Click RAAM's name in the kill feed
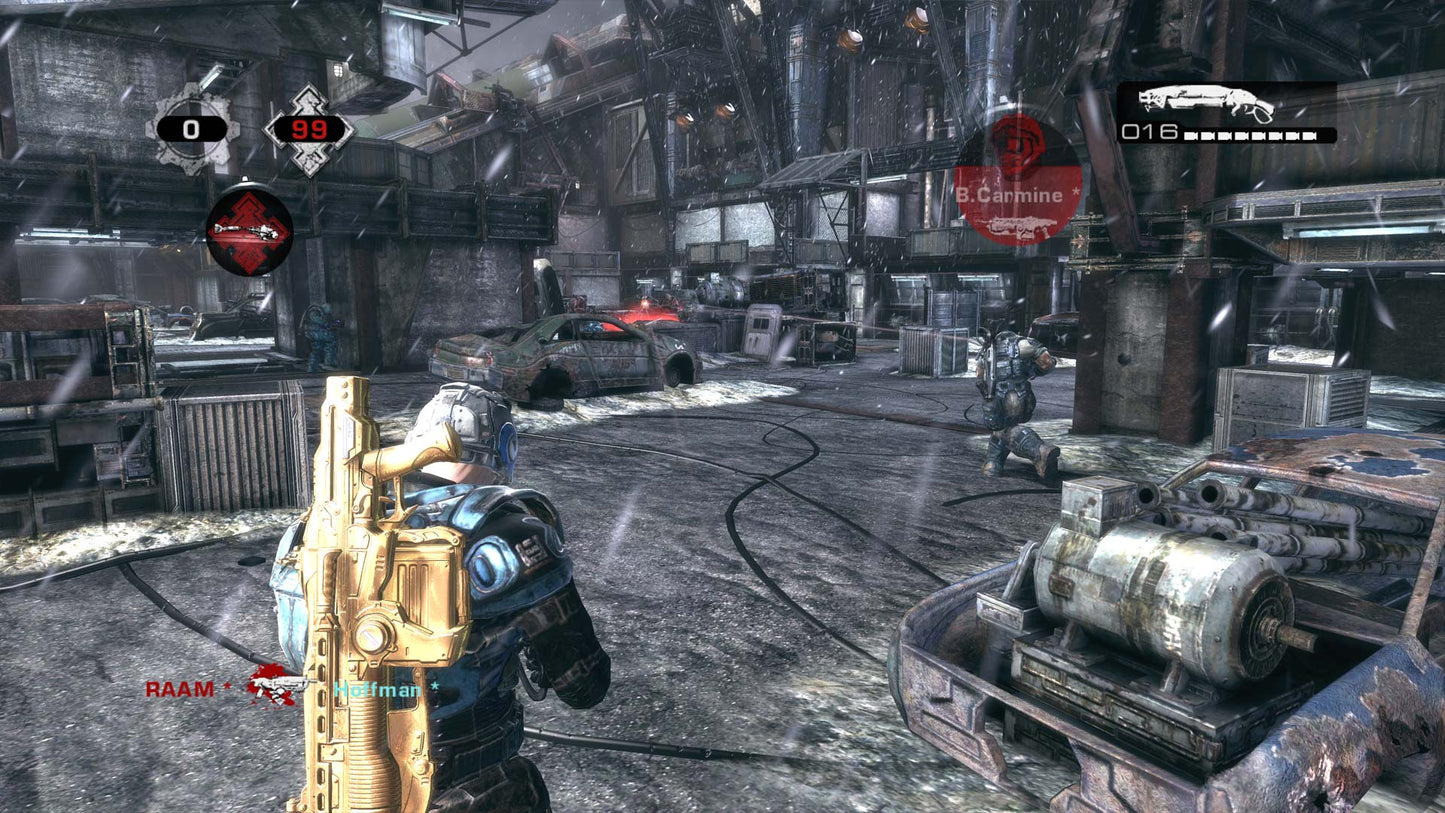 point(180,689)
